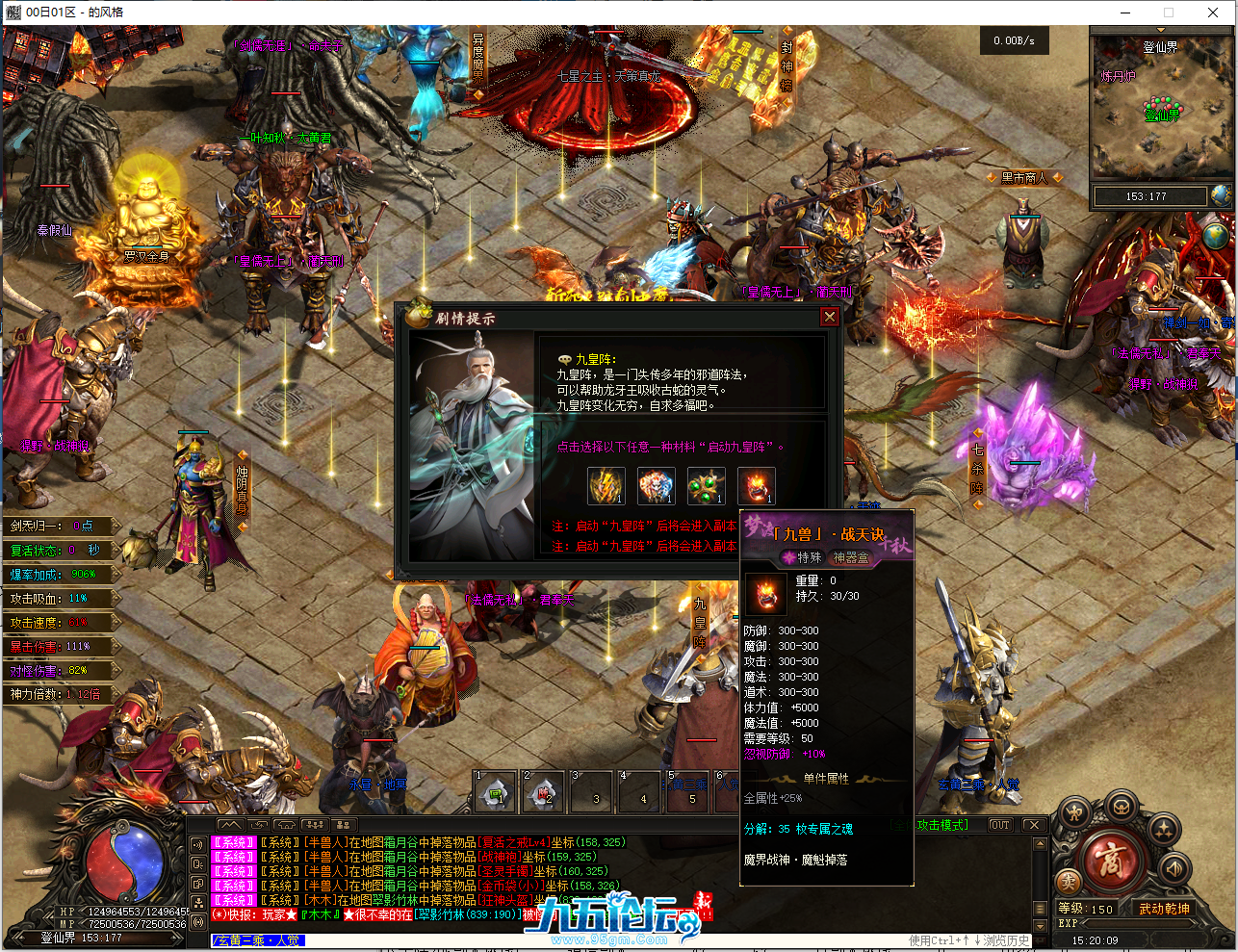Toggle the 攻击模式 attack mode label
The height and width of the screenshot is (952, 1238).
pos(941,825)
